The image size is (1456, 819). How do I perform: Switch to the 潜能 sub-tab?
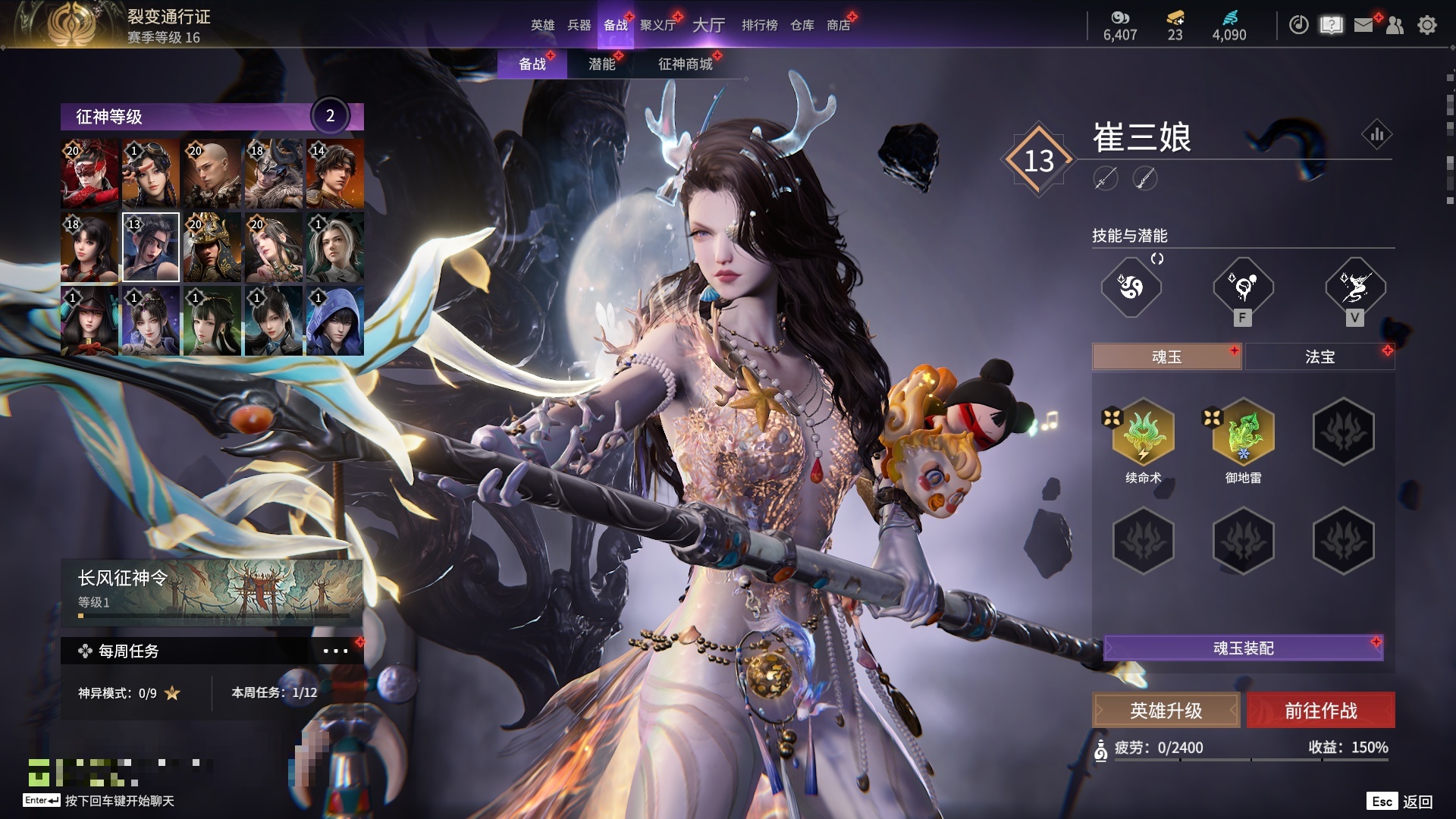tap(602, 64)
